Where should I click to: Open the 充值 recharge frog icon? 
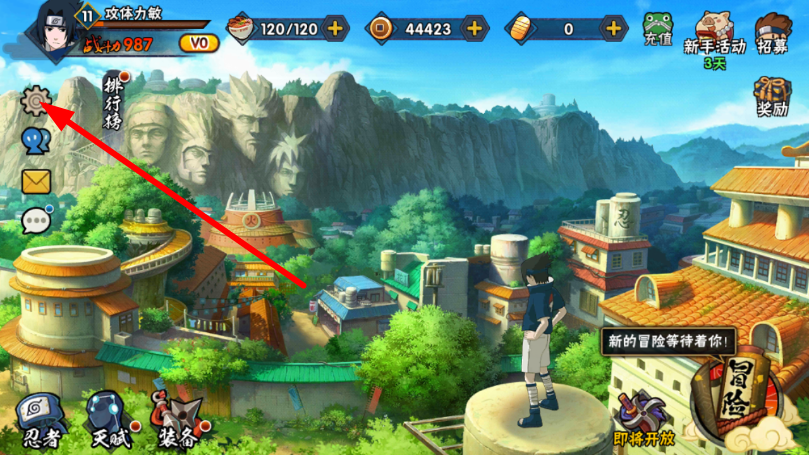click(657, 30)
